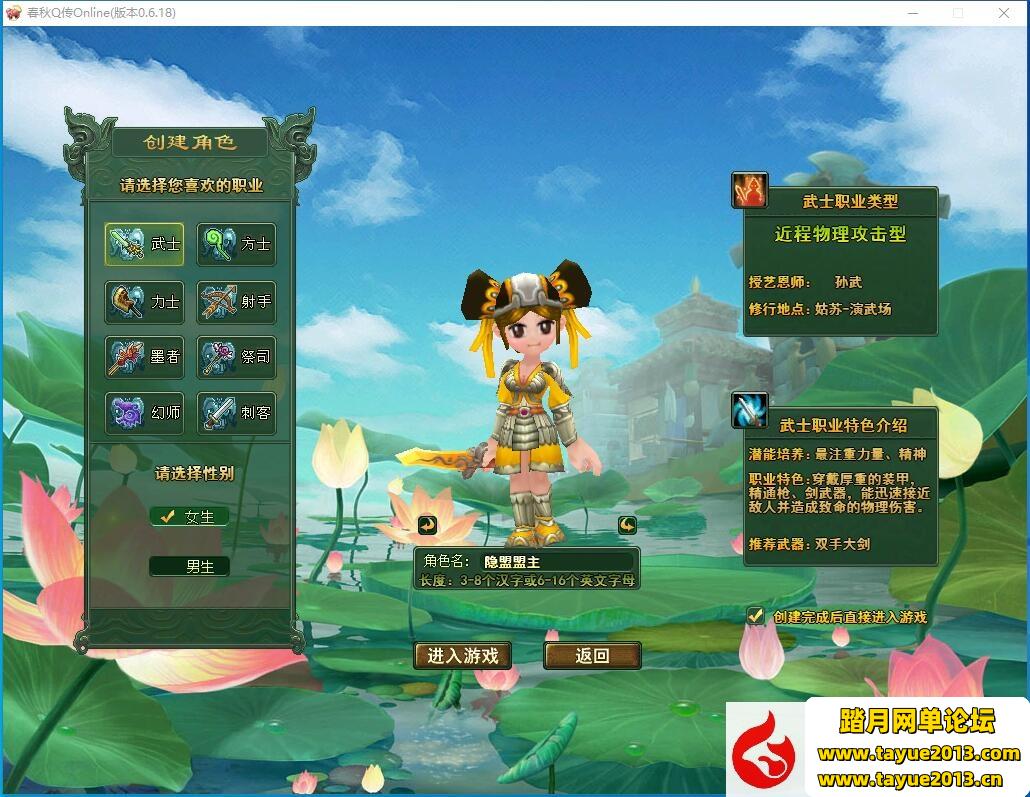Close the game window
The width and height of the screenshot is (1030, 797).
[x=1004, y=13]
